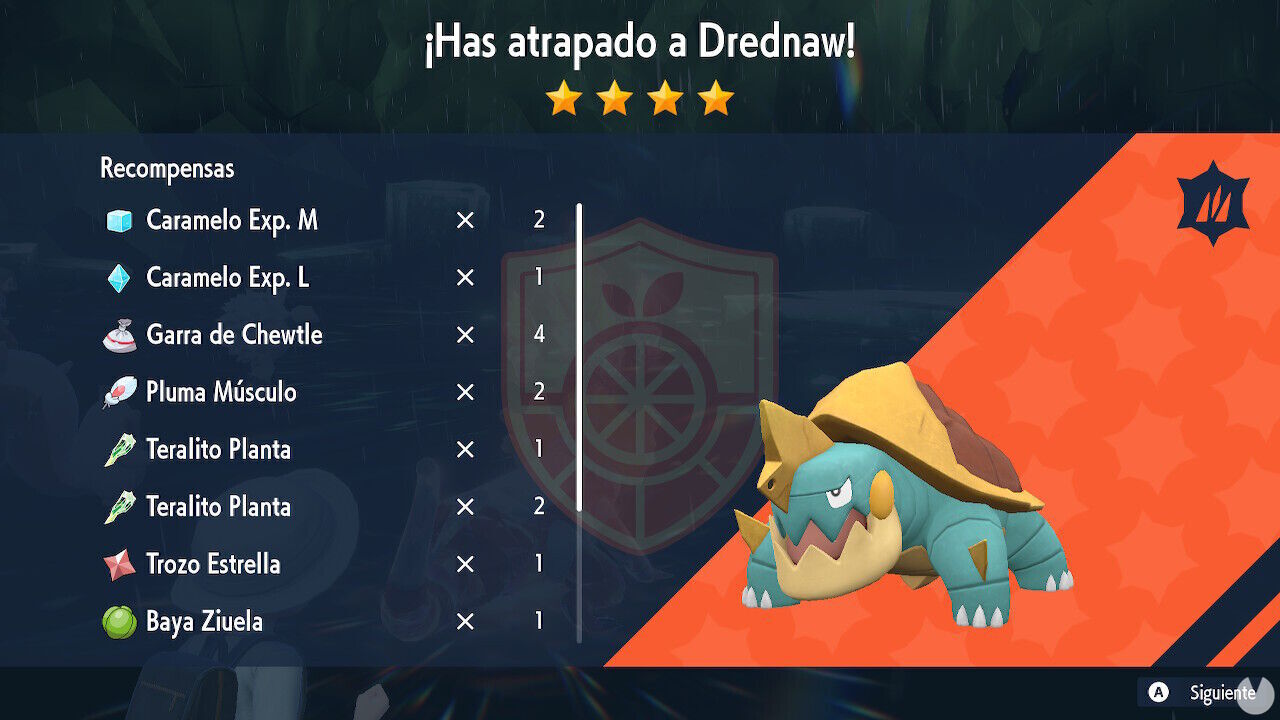Click the rewards list scrollbar
The image size is (1280, 720).
coord(579,420)
